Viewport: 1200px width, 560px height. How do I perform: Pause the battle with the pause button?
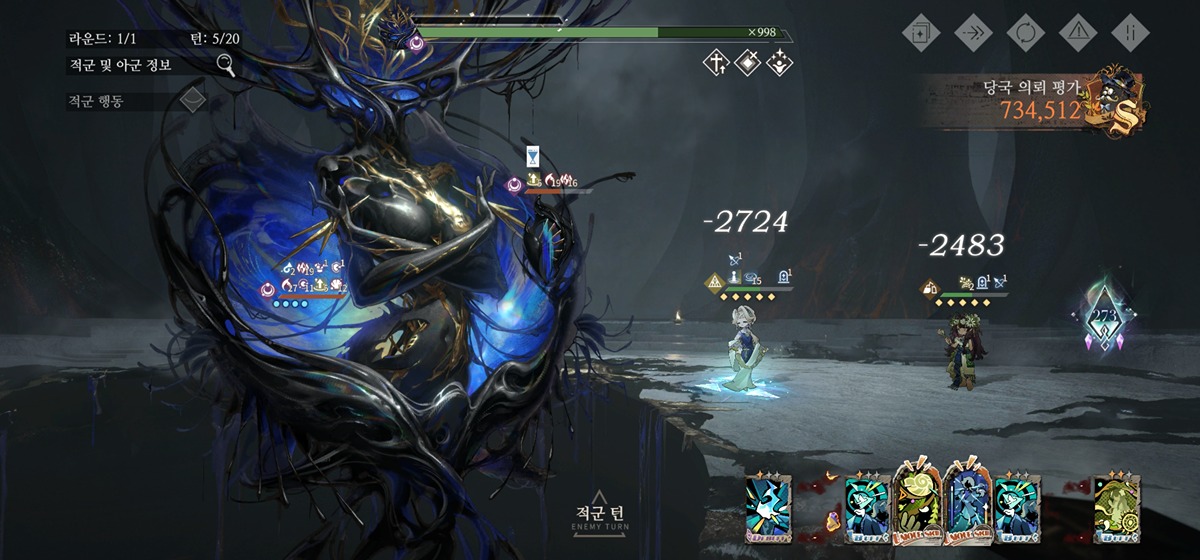click(x=1130, y=31)
